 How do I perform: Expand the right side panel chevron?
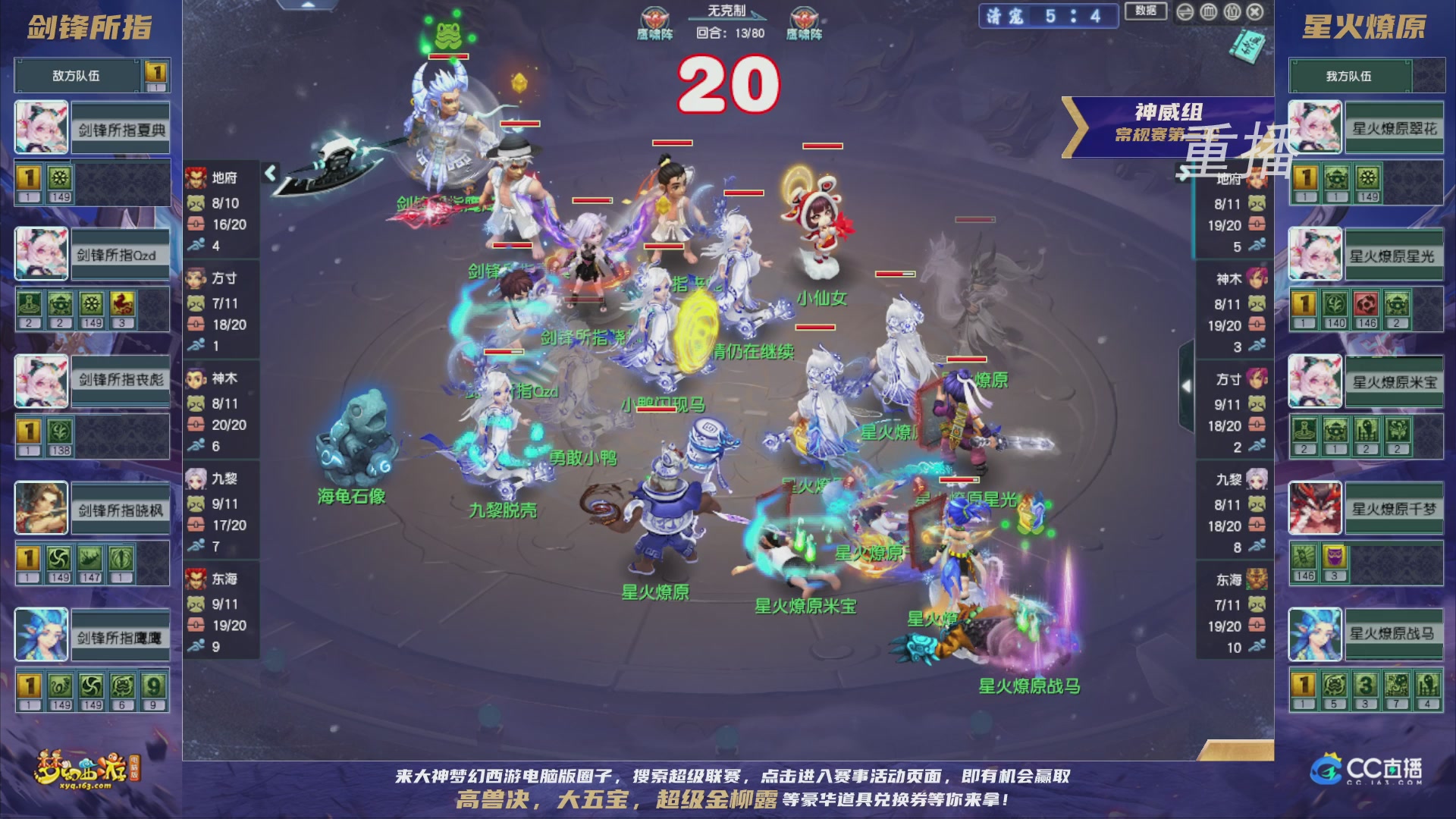click(x=1188, y=385)
